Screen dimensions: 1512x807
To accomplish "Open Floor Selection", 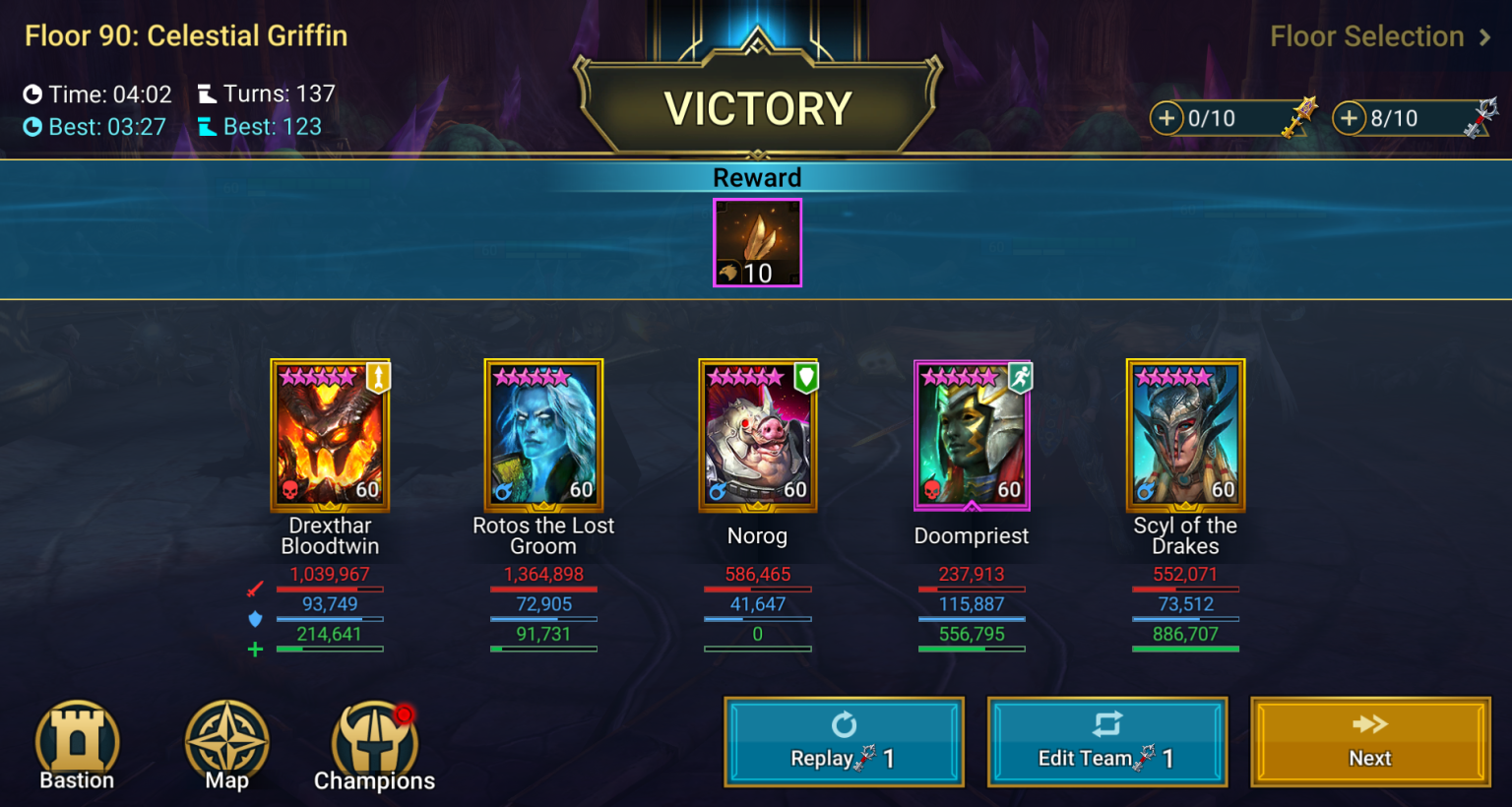I will [x=1378, y=35].
